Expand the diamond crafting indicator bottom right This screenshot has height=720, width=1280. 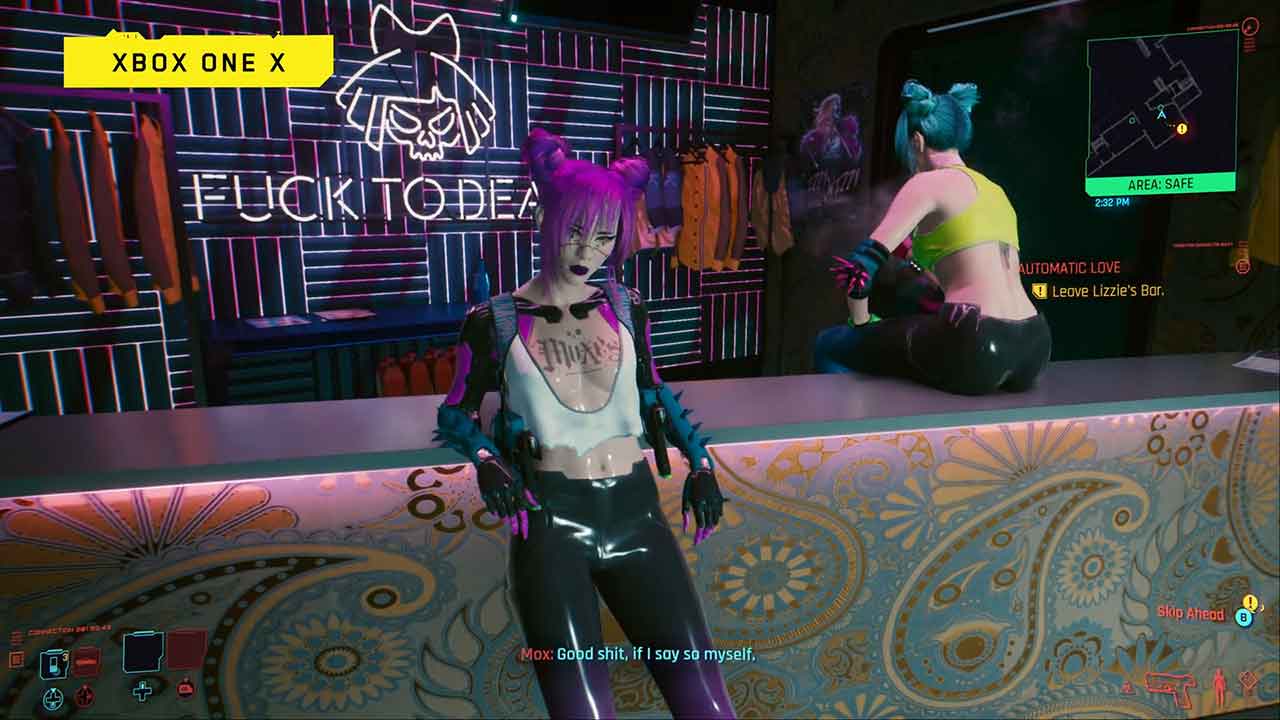(x=1247, y=680)
